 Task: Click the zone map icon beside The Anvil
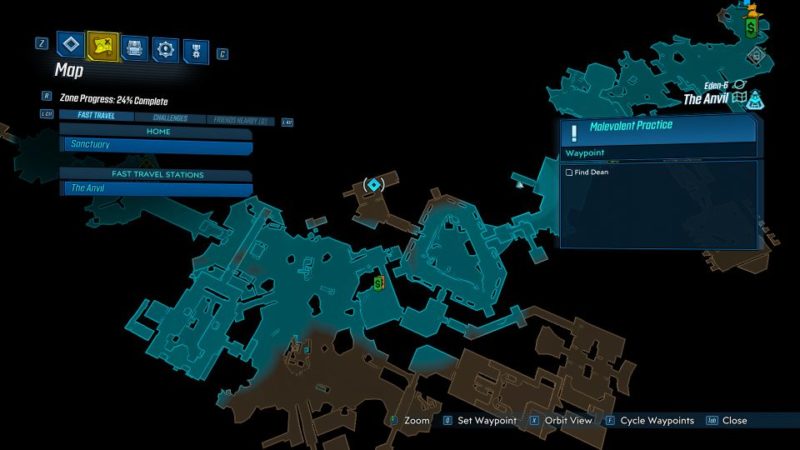click(740, 99)
